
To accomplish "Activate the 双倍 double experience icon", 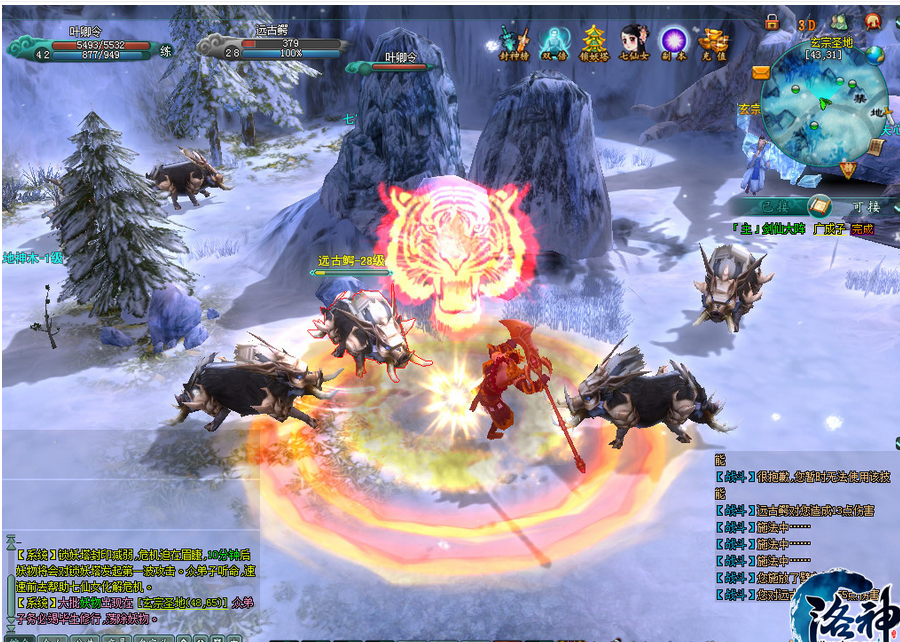I will coord(553,43).
